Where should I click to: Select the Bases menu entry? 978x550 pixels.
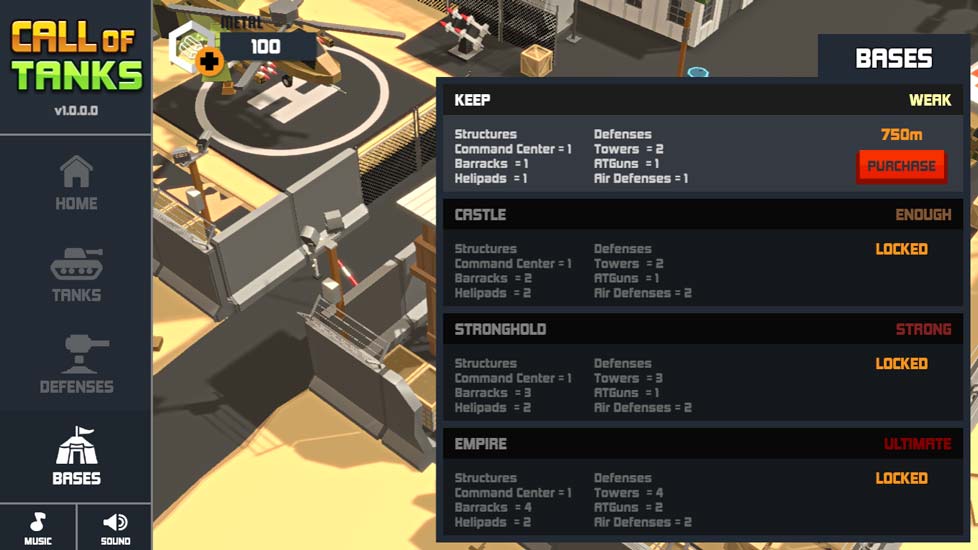pos(76,457)
